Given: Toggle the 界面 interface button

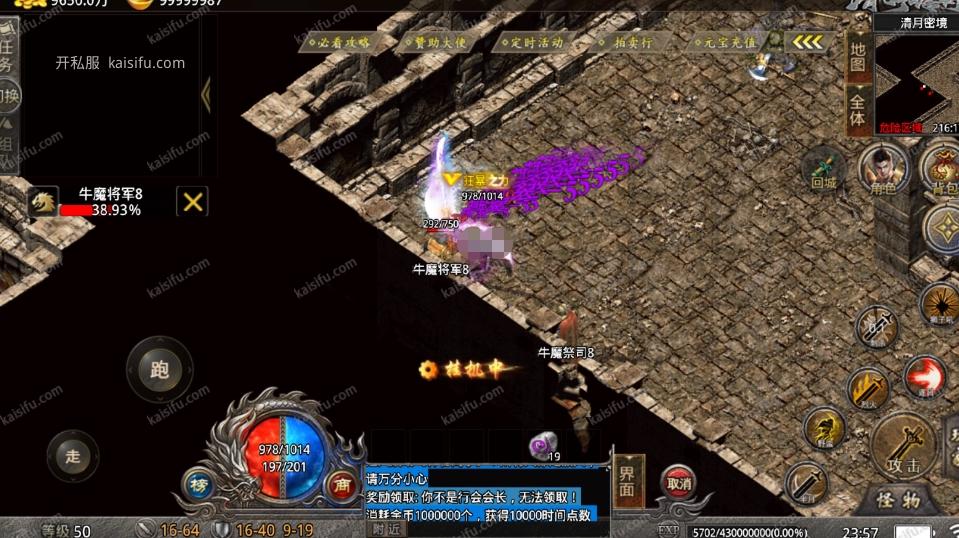Looking at the screenshot, I should (628, 481).
